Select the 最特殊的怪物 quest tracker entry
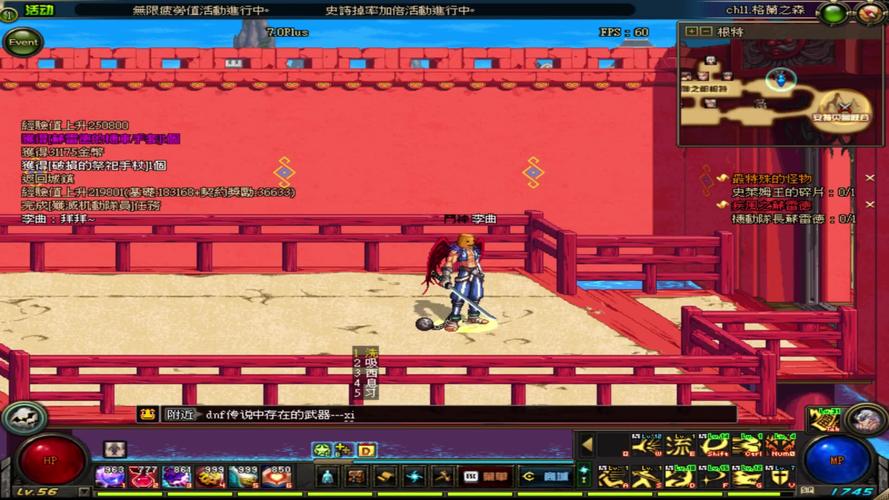 [x=770, y=178]
